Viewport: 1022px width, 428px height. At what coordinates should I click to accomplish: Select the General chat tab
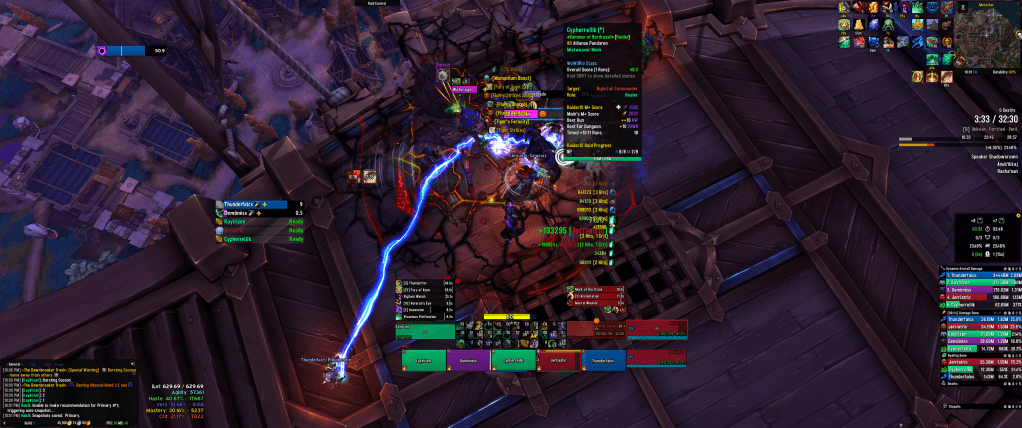tap(15, 363)
